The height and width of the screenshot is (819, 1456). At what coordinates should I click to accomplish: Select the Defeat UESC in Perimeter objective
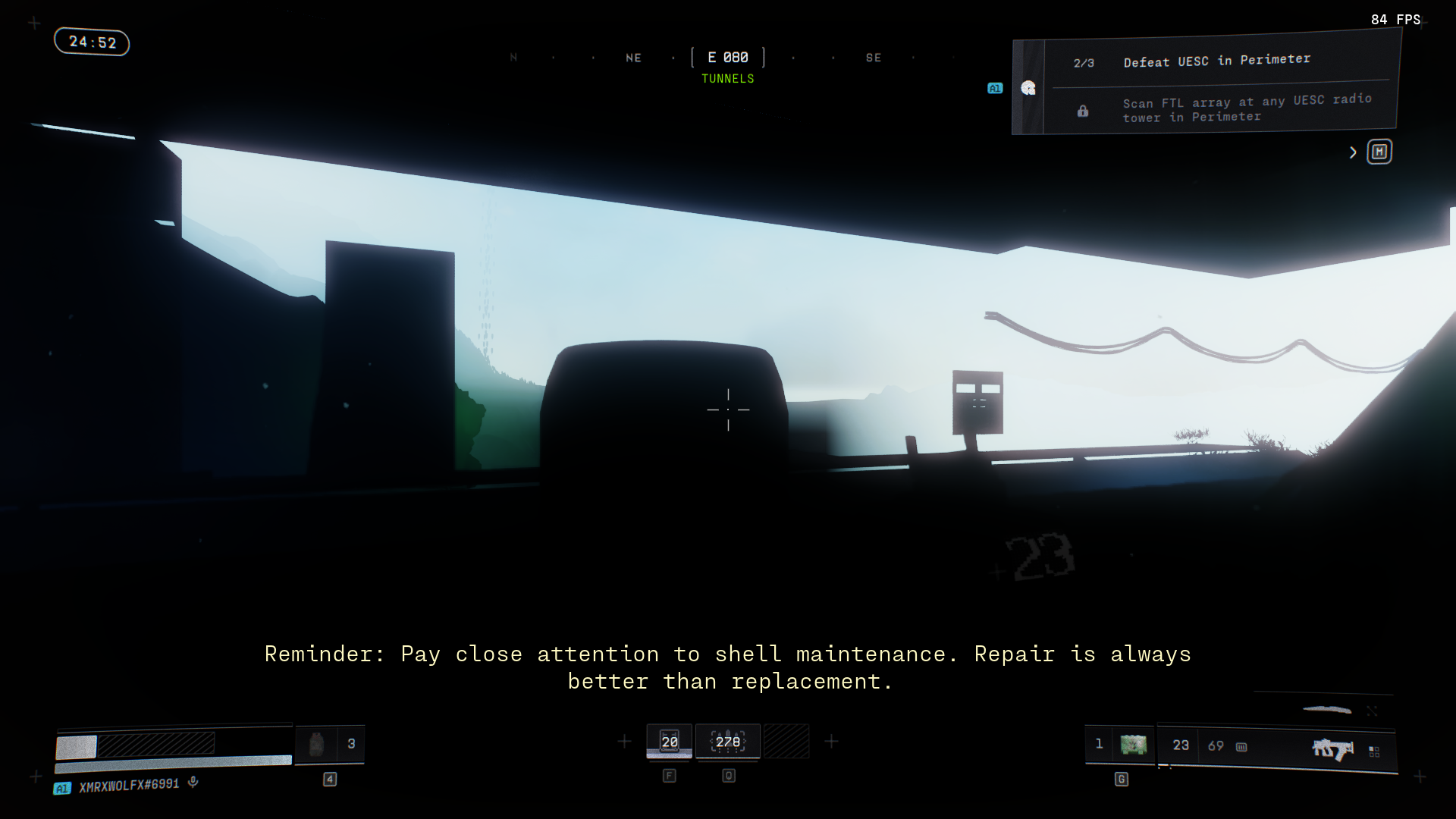(1216, 61)
